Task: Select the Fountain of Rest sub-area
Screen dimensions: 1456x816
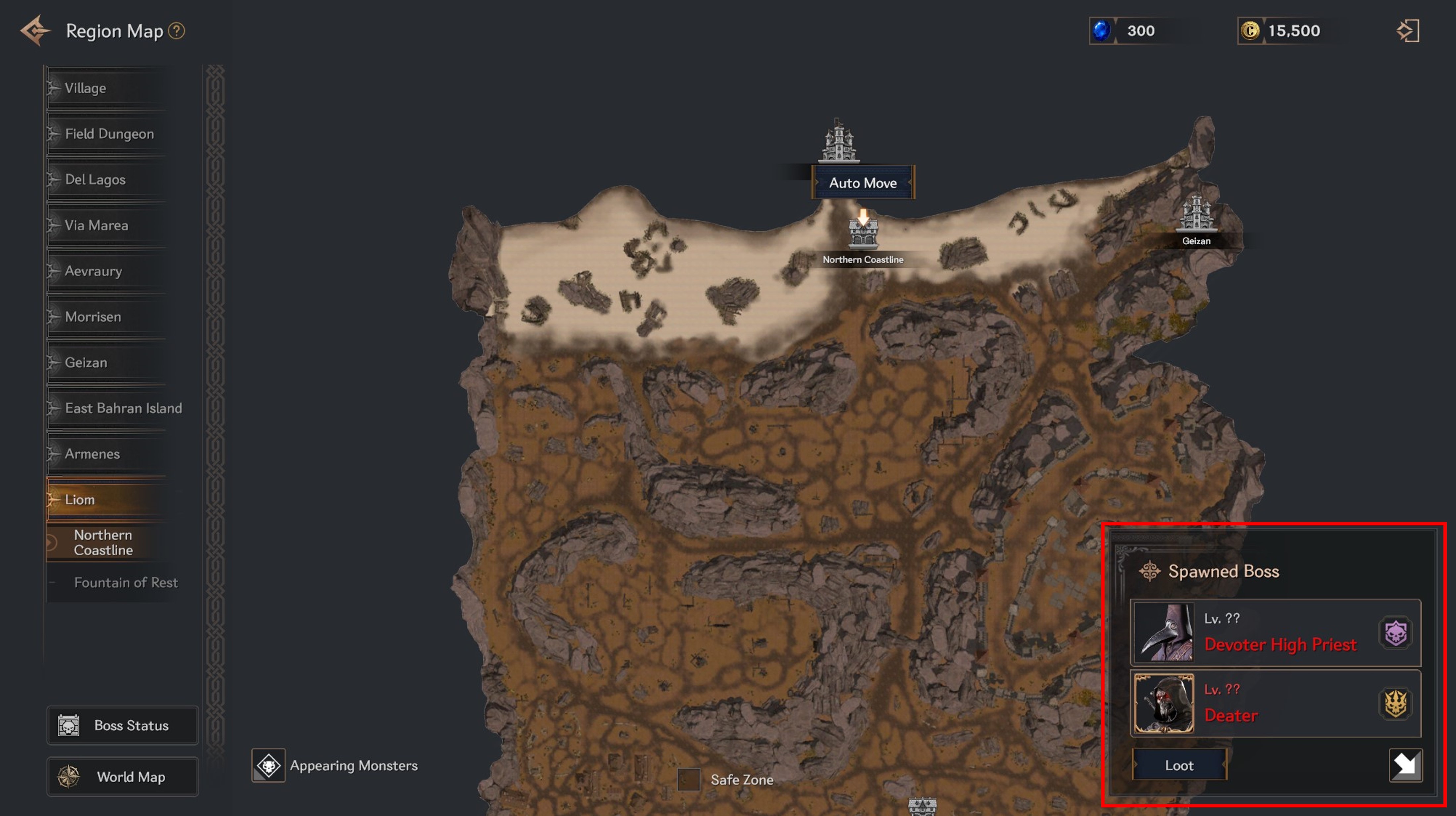Action: (x=125, y=582)
